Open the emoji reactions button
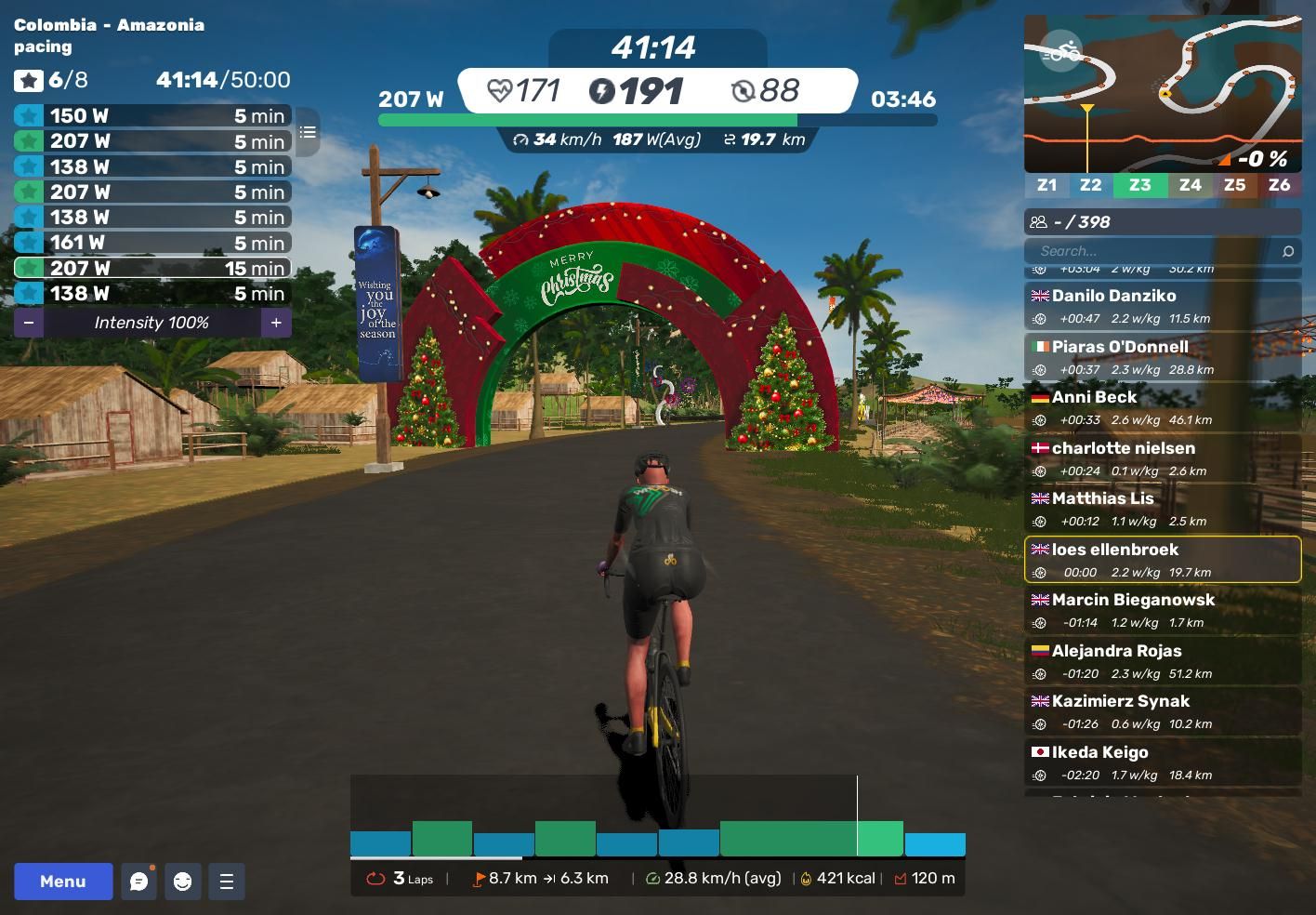Screen dimensions: 1316x915 coord(183,882)
